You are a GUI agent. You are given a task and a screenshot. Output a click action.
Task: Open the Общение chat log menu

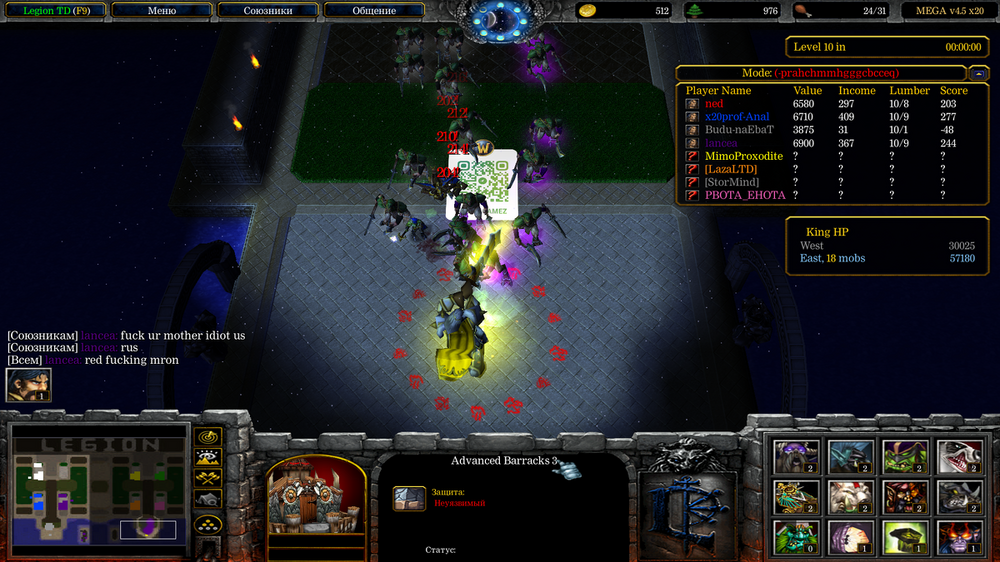click(373, 11)
